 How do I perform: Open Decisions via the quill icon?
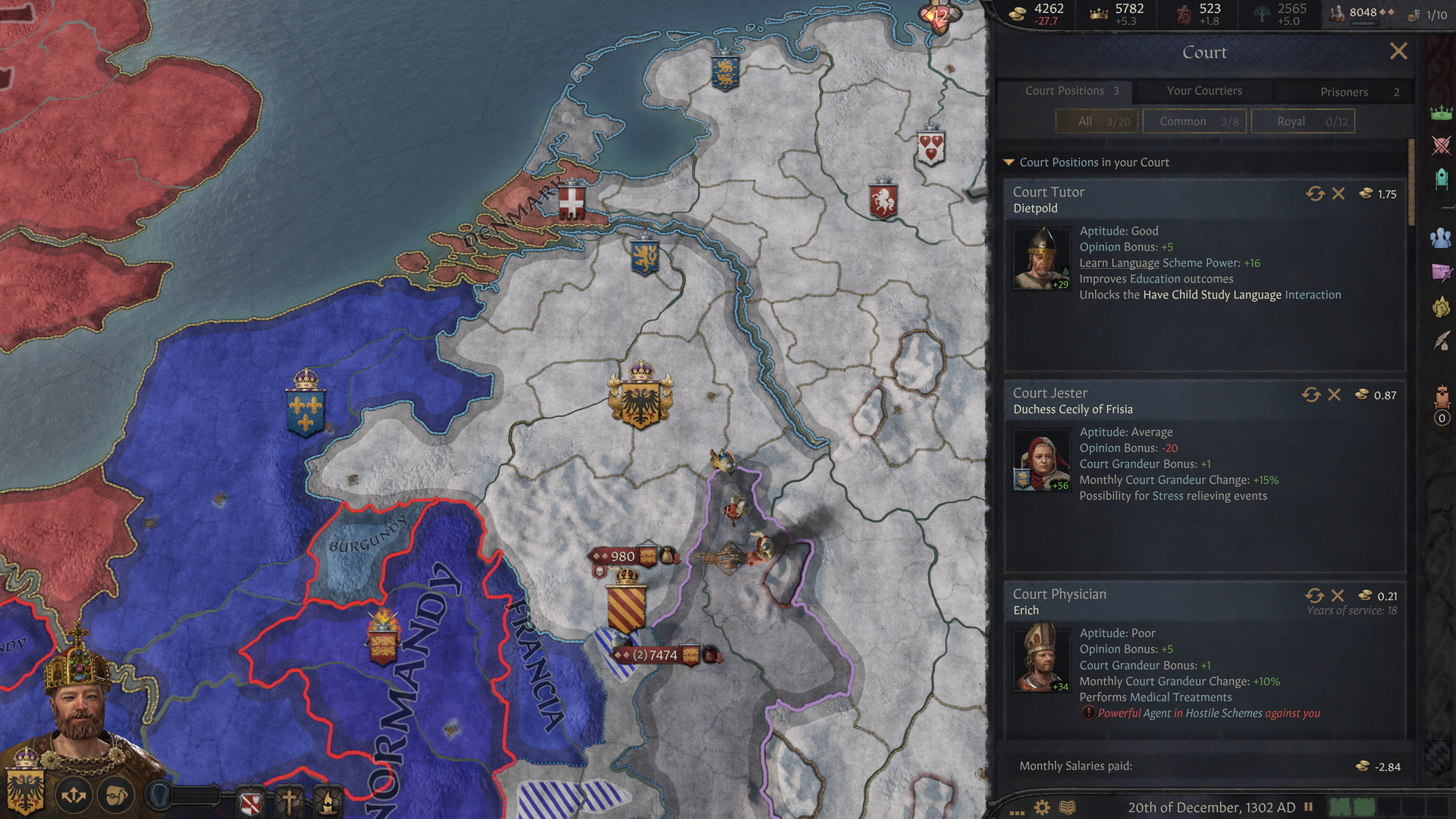(1439, 343)
